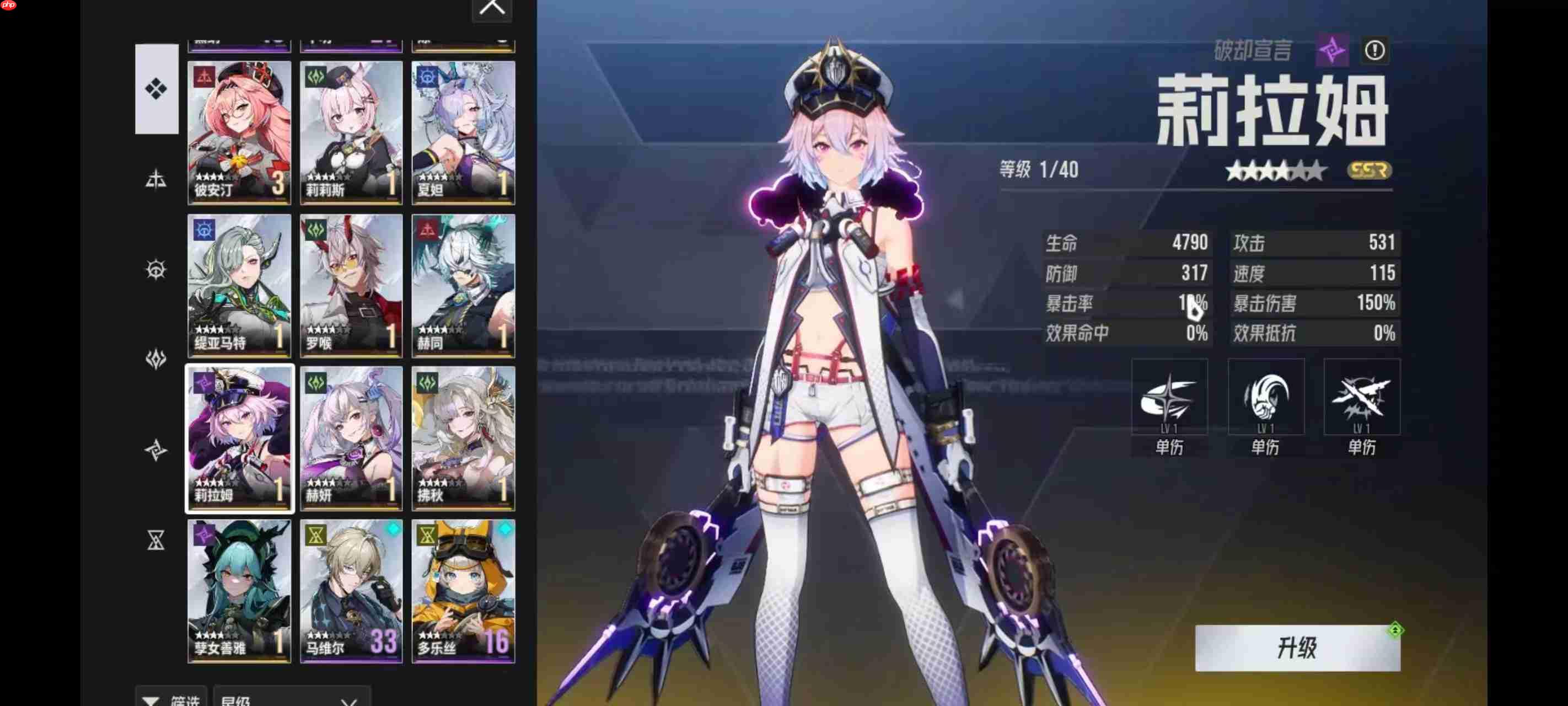Open 莉拉姆's first 单伤 skill icon

pyautogui.click(x=1170, y=397)
